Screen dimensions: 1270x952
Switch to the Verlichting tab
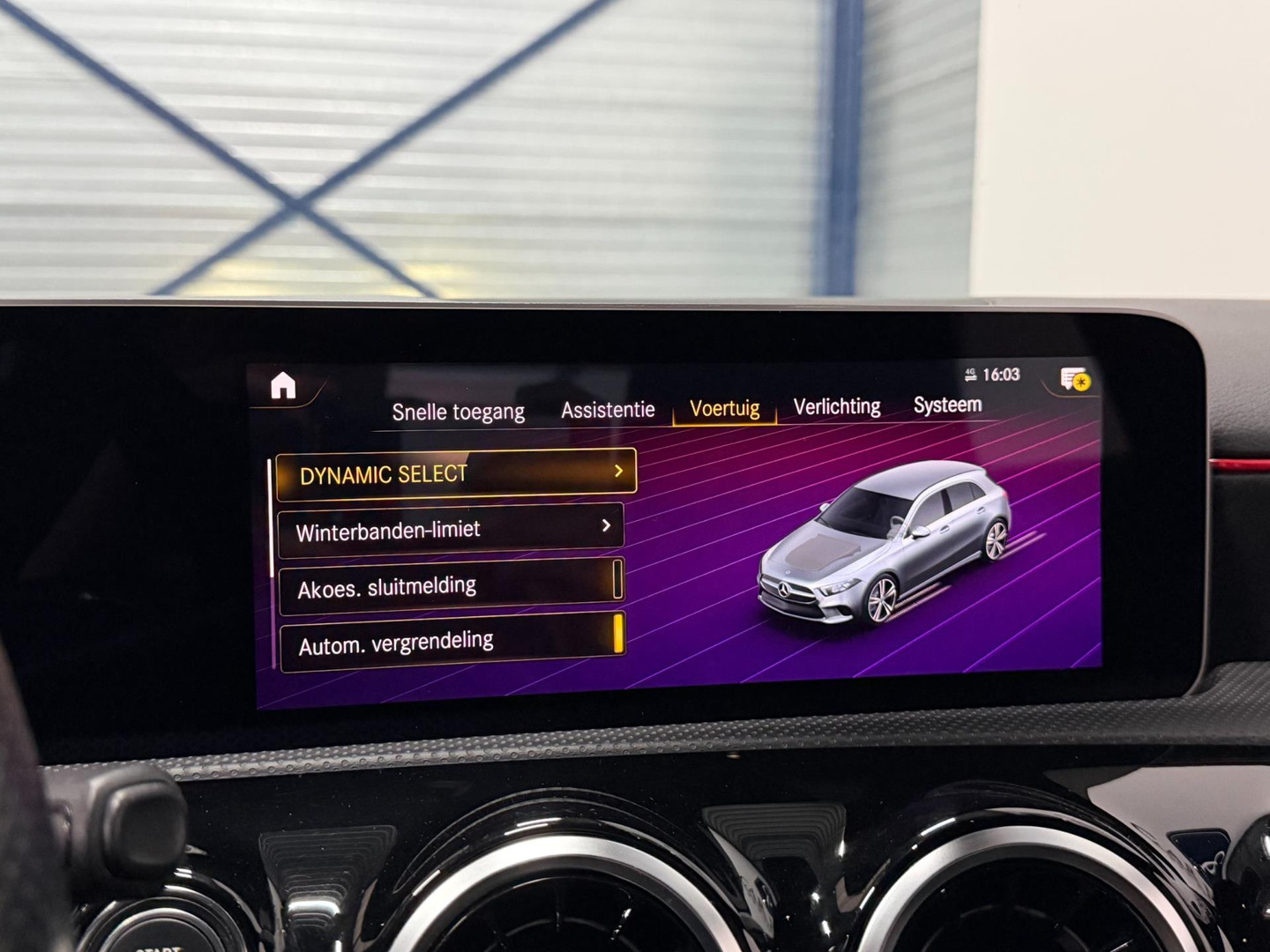(836, 406)
